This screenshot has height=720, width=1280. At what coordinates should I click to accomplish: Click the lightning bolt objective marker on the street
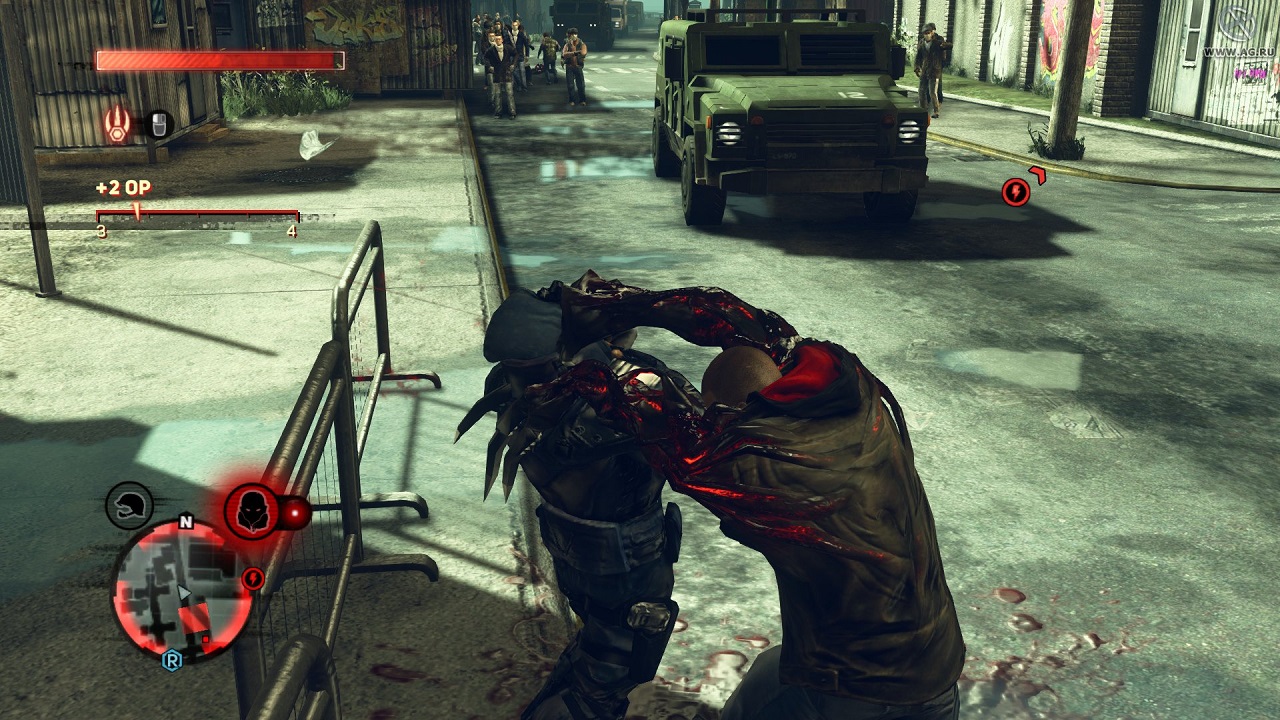(x=1016, y=191)
